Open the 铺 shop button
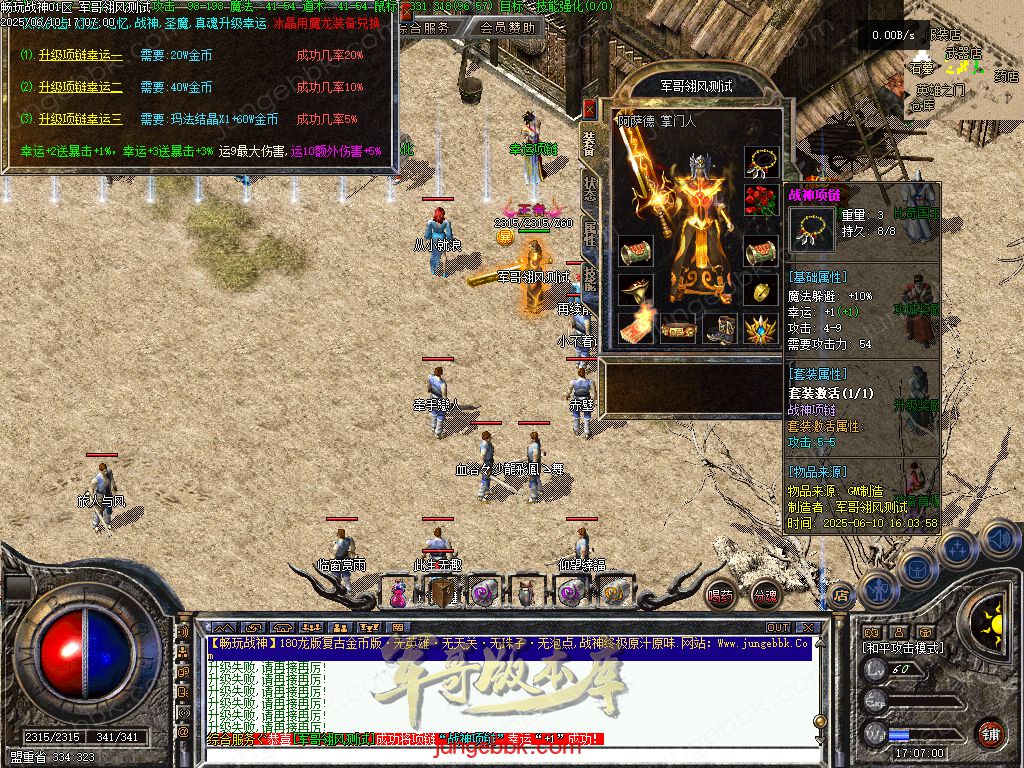This screenshot has width=1024, height=768. [x=990, y=733]
